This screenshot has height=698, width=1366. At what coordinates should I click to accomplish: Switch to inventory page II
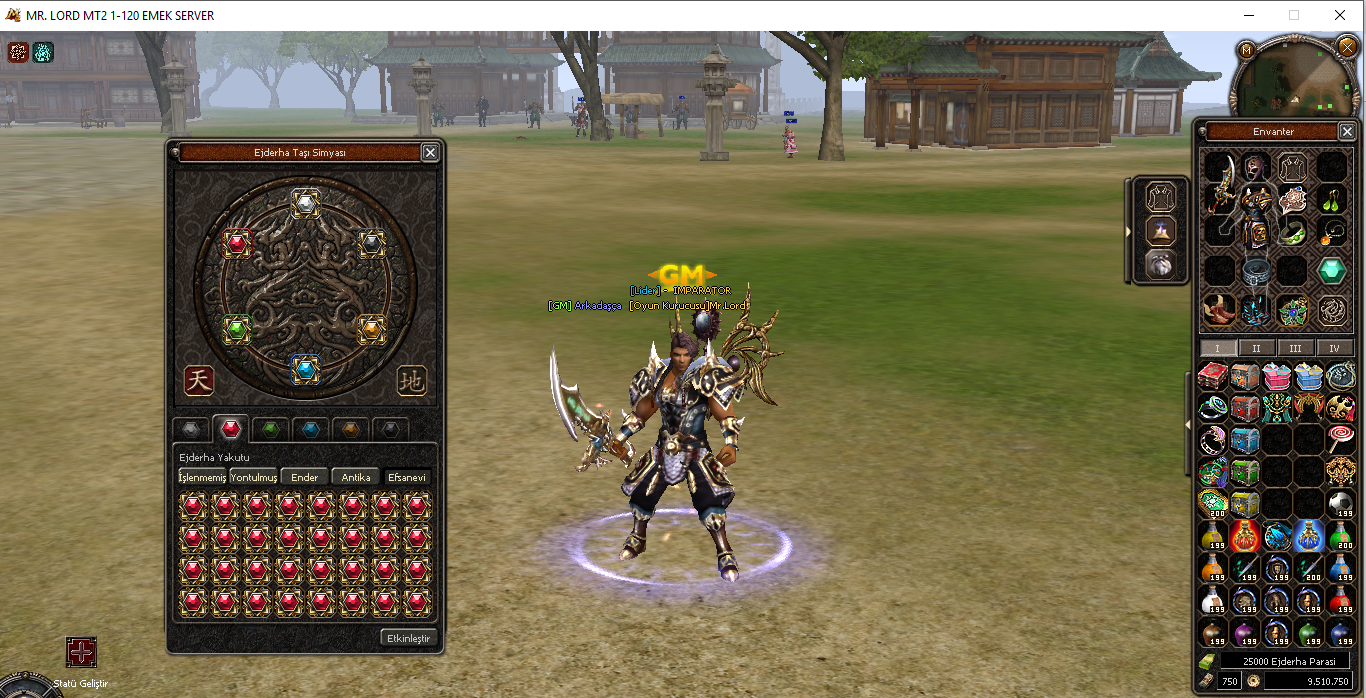click(1256, 348)
